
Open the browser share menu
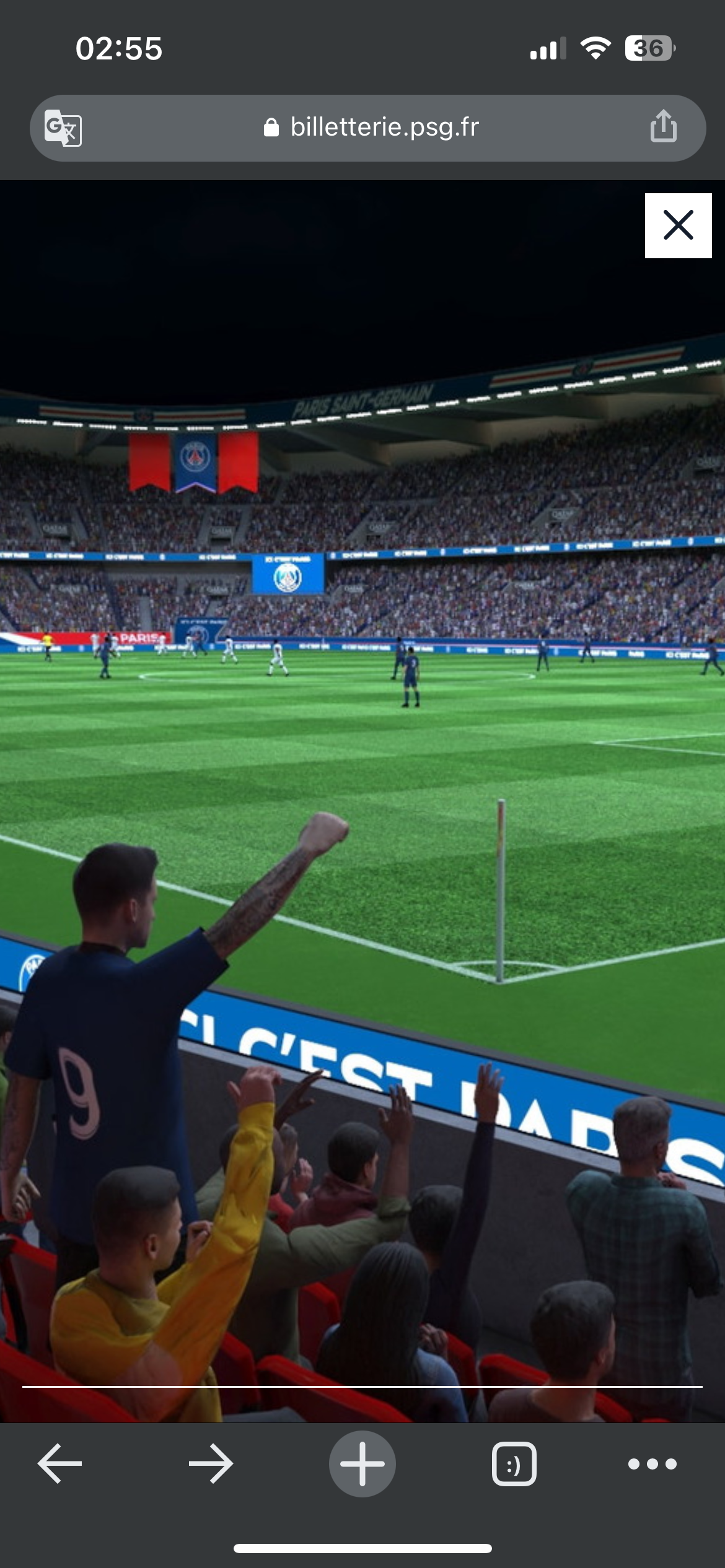tap(663, 126)
